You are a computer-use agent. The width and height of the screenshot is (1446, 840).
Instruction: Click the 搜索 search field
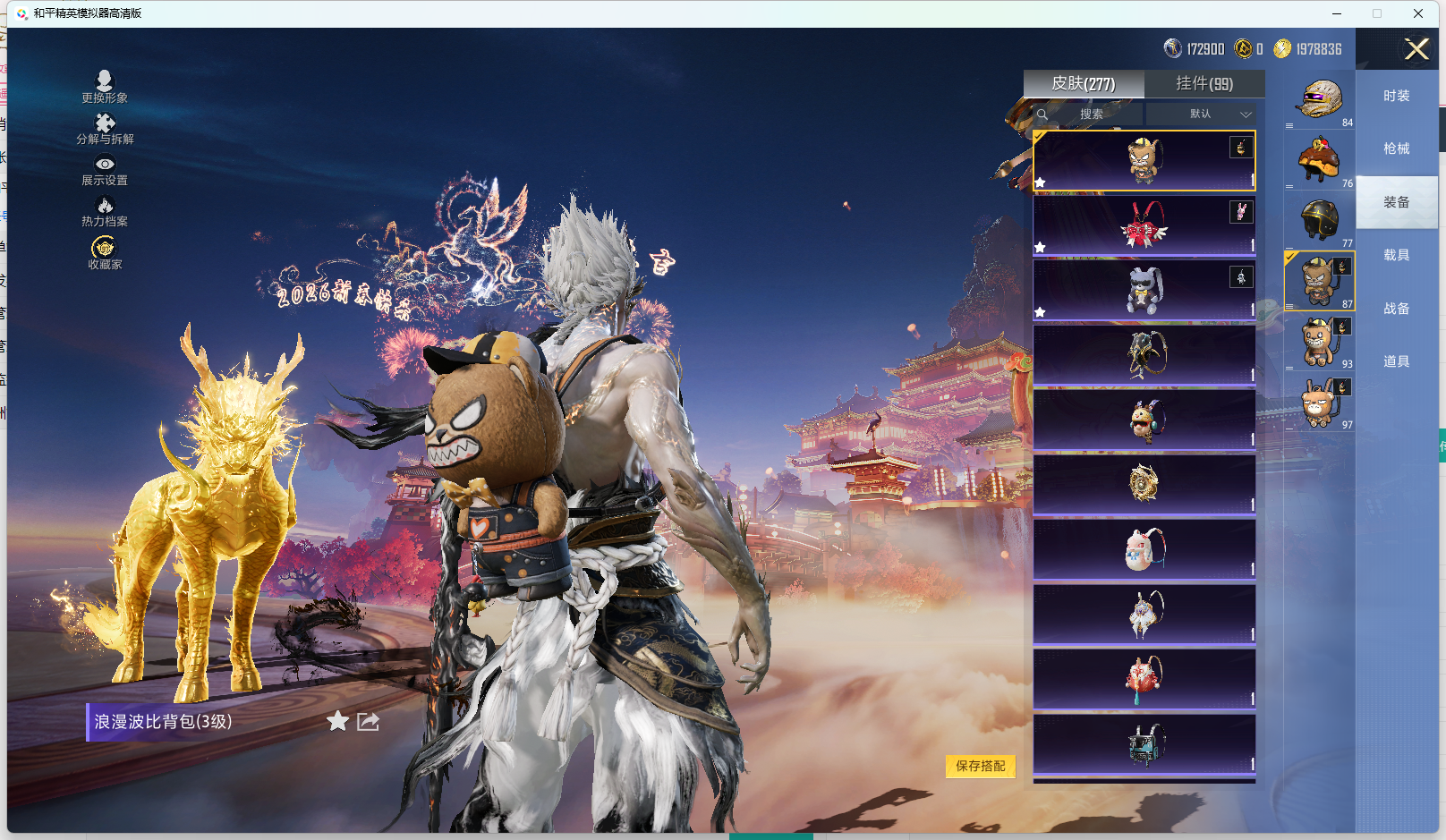pos(1090,115)
